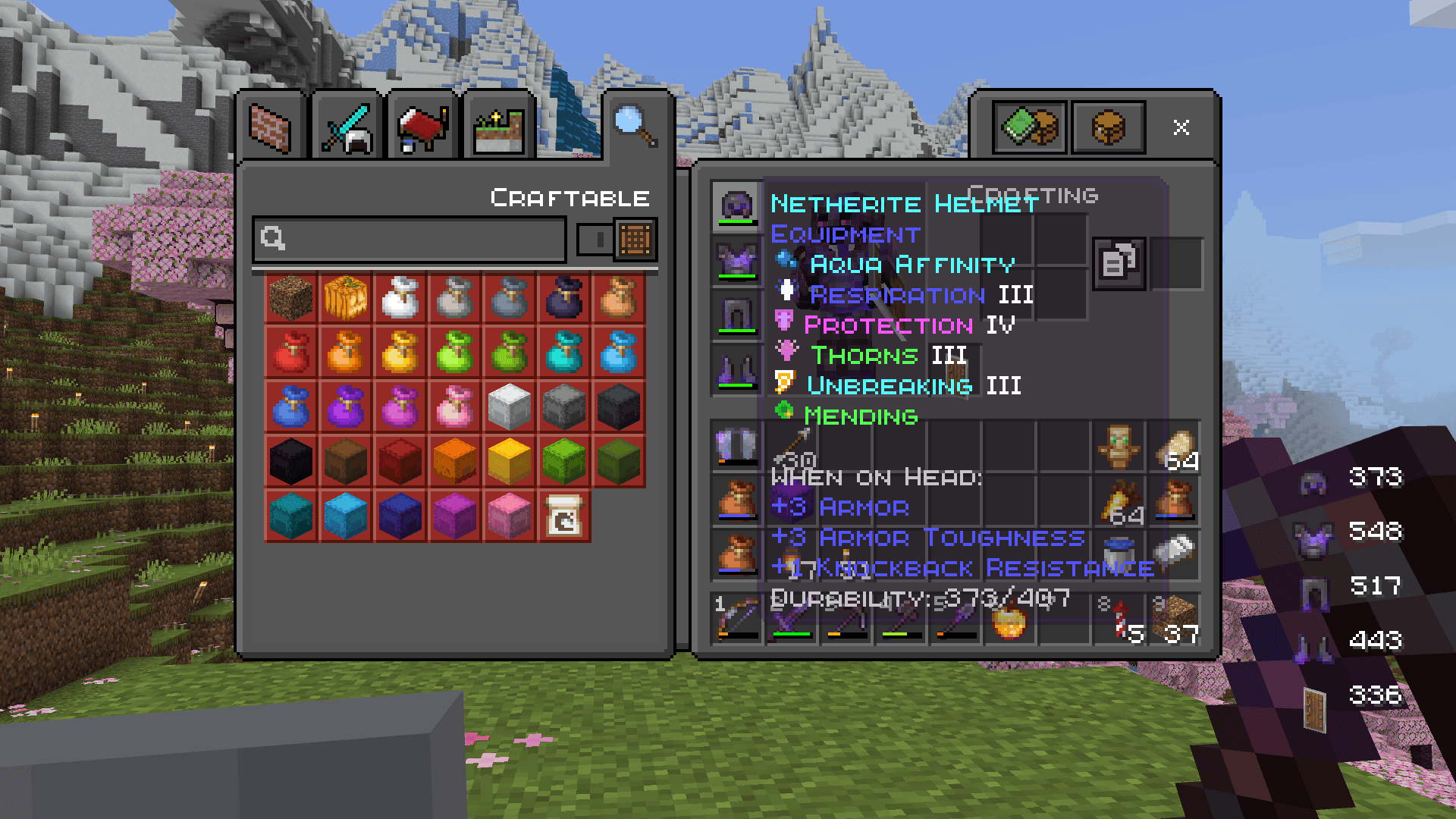This screenshot has height=819, width=1456.
Task: Click the shapeless recipe indicator beside crafting grid
Action: pos(1119,262)
